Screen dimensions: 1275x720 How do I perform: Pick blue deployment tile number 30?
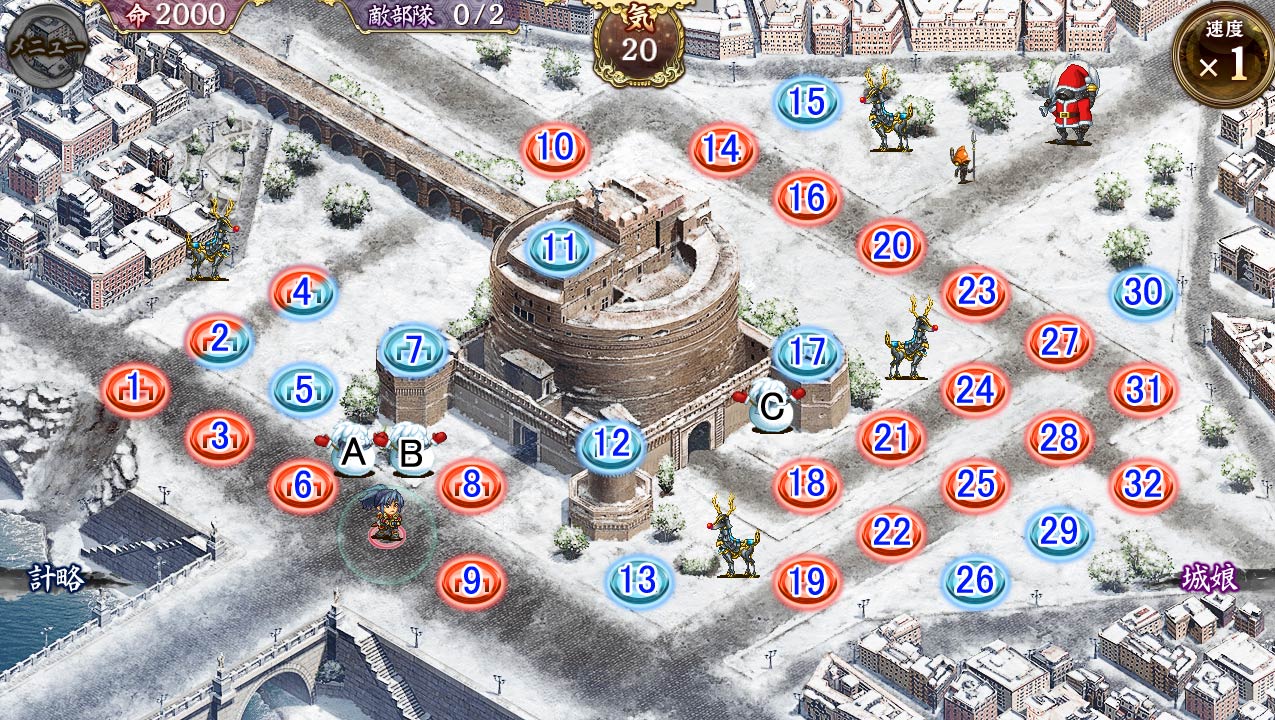pyautogui.click(x=1143, y=293)
